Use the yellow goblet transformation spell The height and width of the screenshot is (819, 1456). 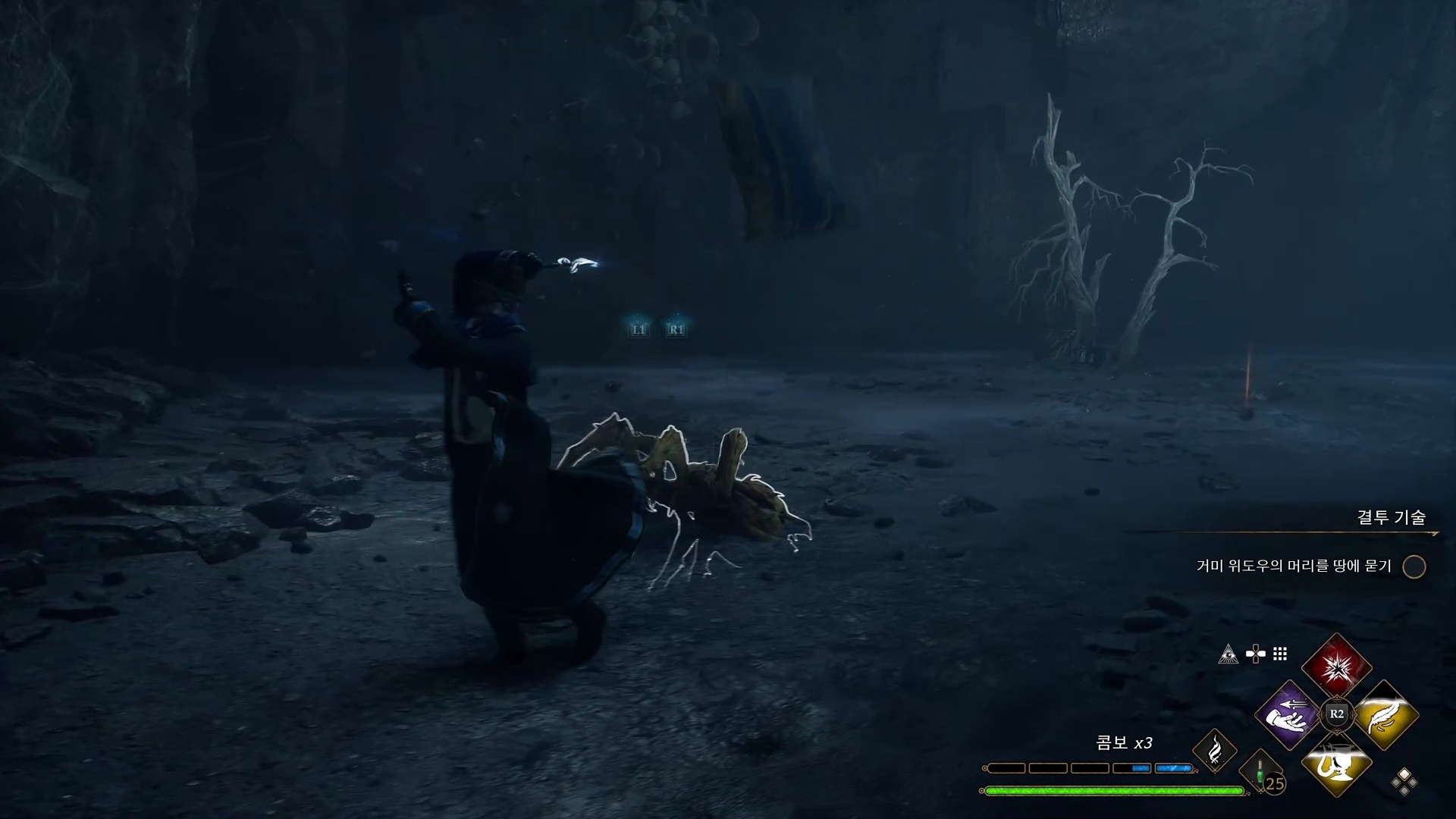click(x=1336, y=764)
